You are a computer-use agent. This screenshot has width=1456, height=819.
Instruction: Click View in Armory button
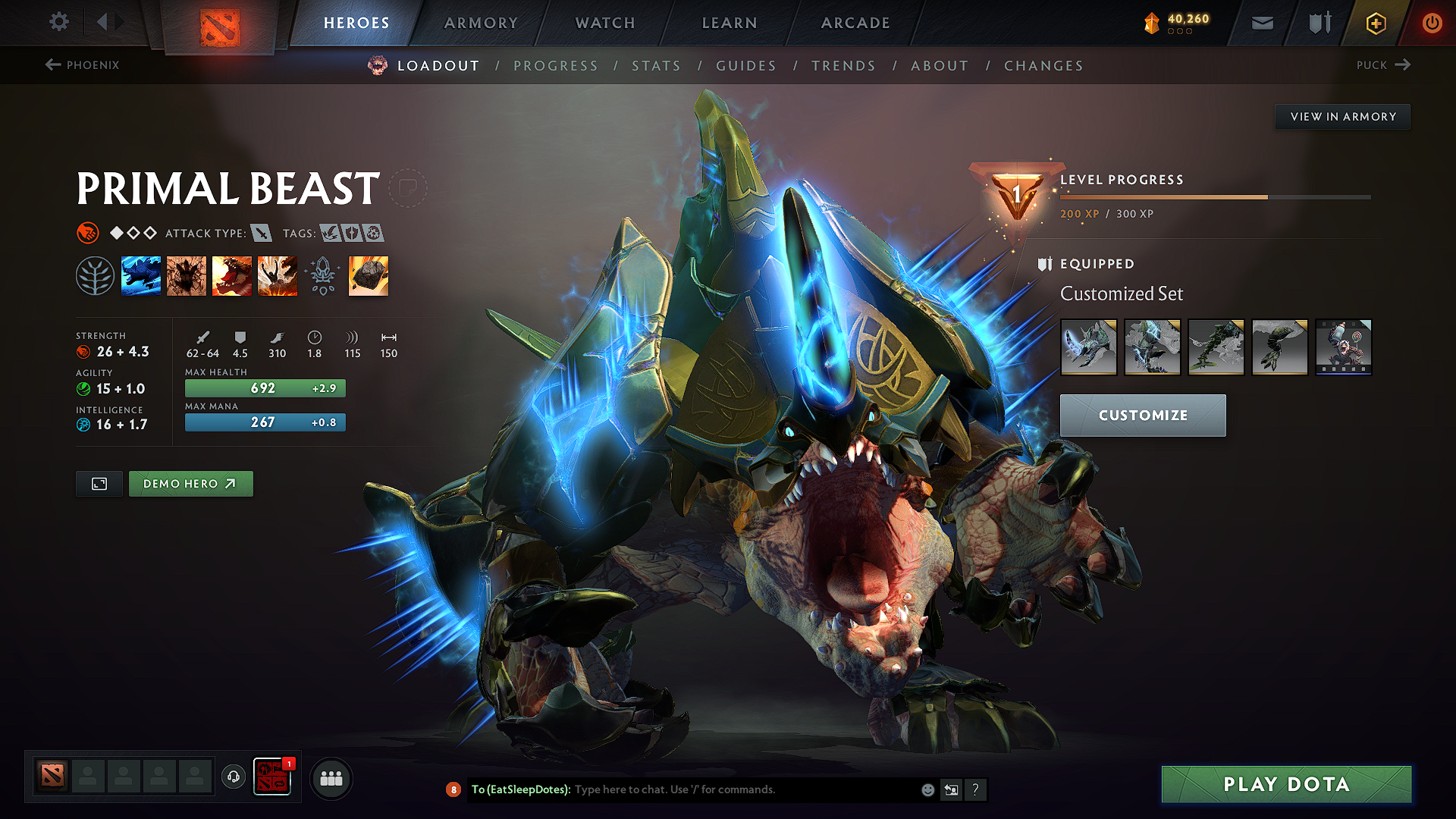pos(1342,117)
